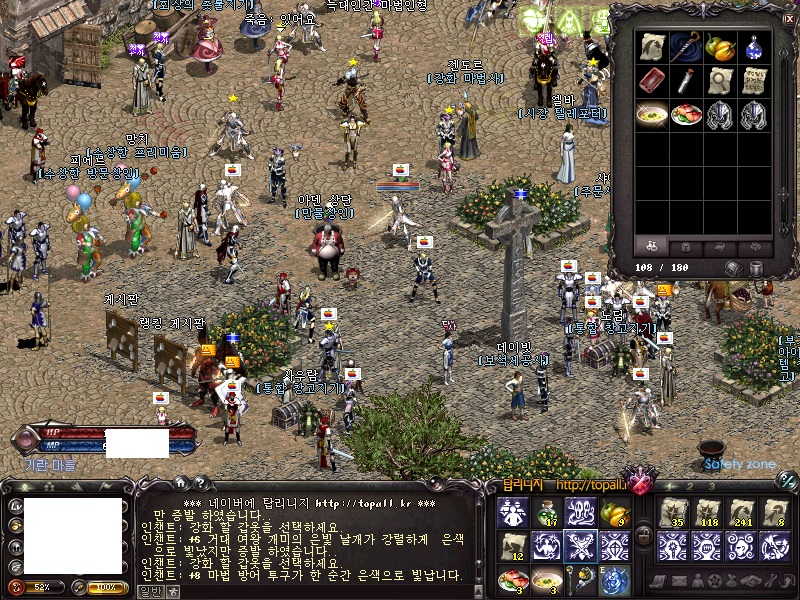Click the trash can button in inventory
The image size is (800, 600).
(x=756, y=268)
